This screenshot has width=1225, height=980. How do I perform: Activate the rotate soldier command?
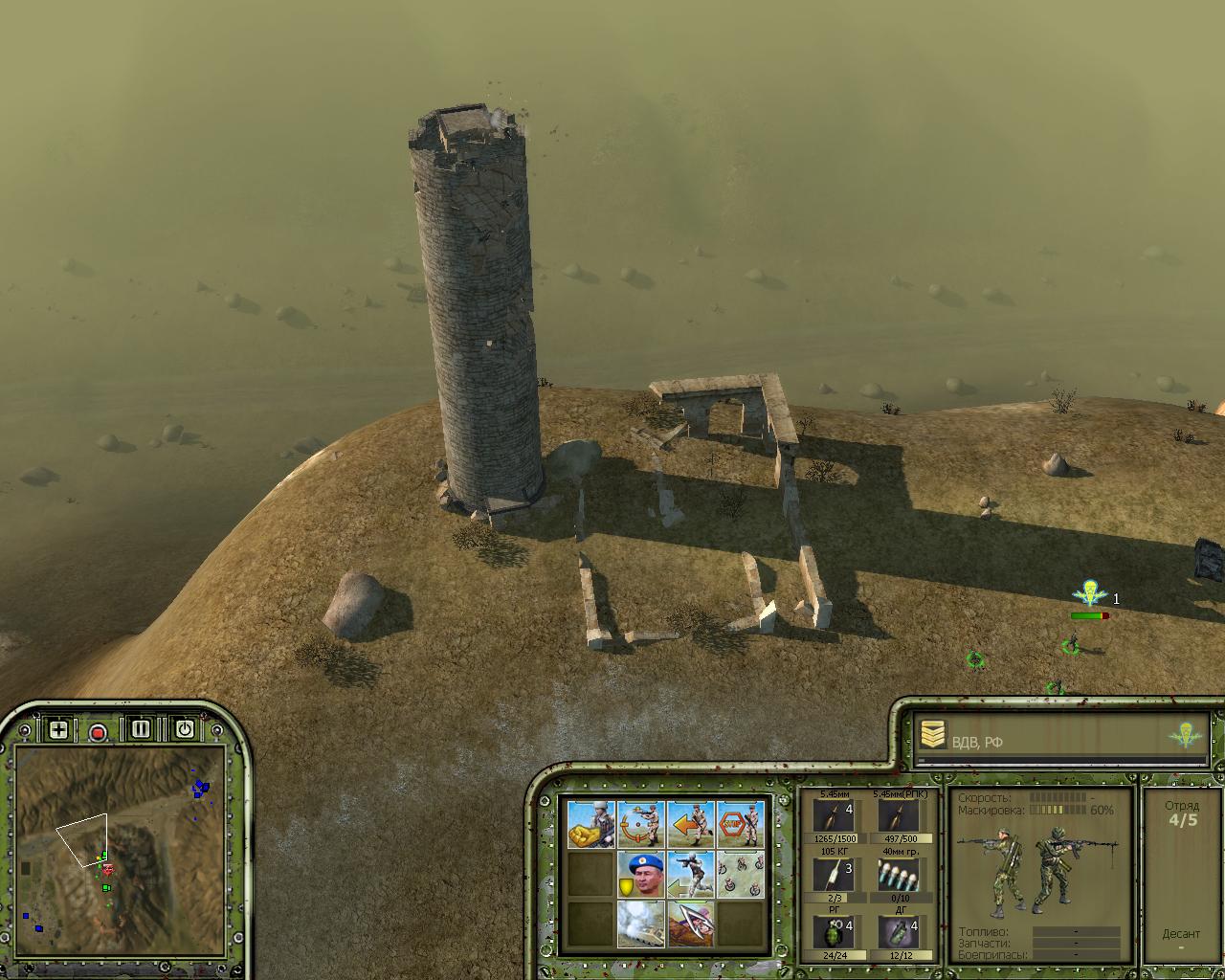[641, 824]
